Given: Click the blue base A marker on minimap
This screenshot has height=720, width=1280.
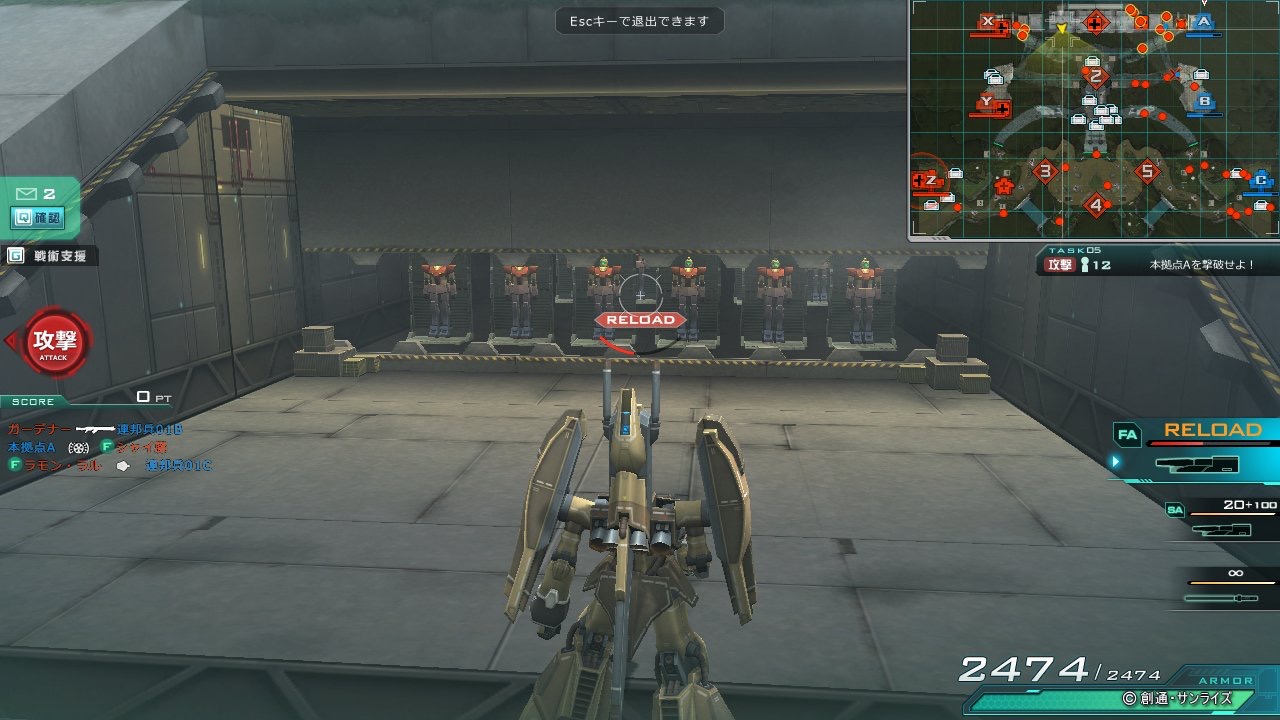Looking at the screenshot, I should coord(1203,21).
